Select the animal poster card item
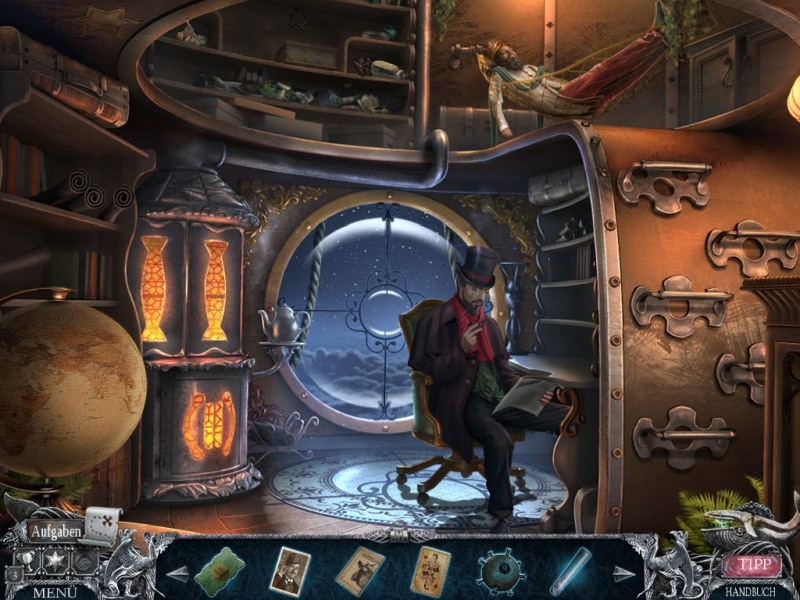Viewport: 800px width, 600px height. tap(360, 571)
